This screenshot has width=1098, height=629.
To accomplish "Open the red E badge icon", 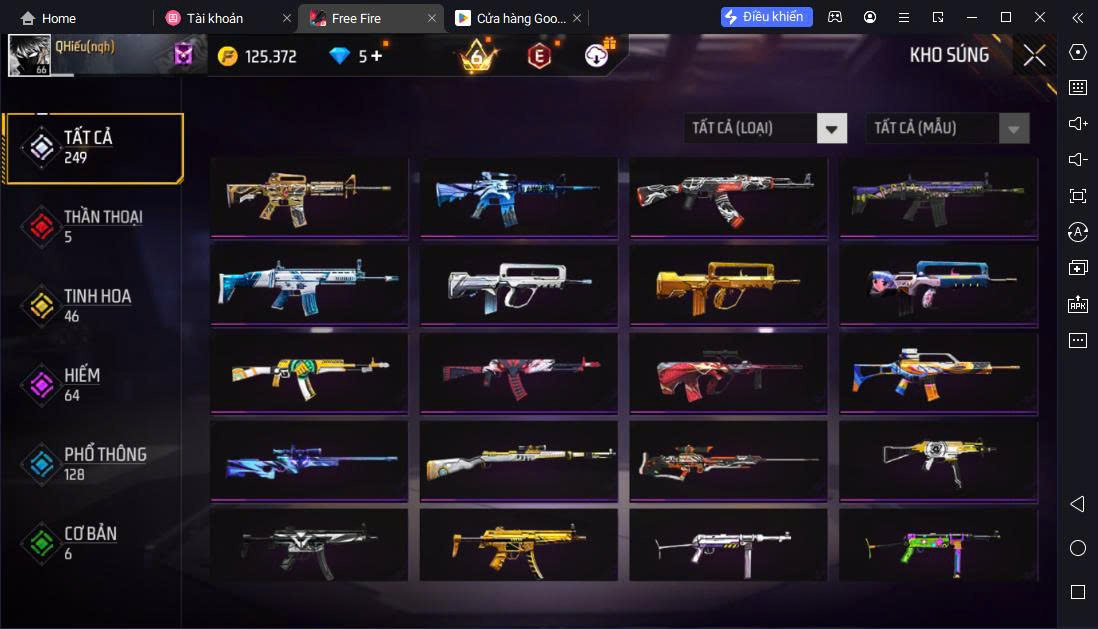I will pyautogui.click(x=539, y=56).
